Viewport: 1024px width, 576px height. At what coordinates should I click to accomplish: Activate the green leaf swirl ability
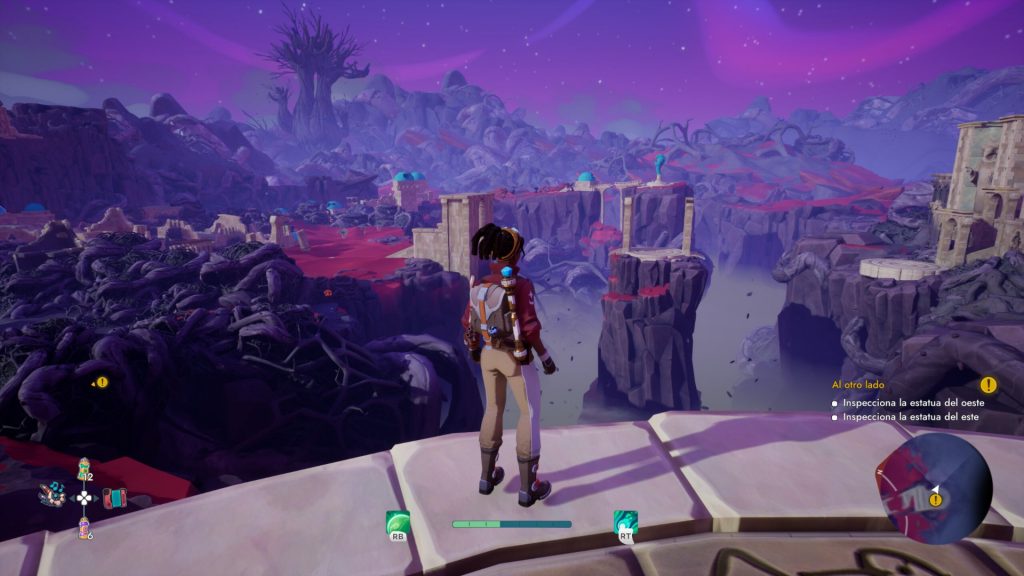[x=397, y=522]
